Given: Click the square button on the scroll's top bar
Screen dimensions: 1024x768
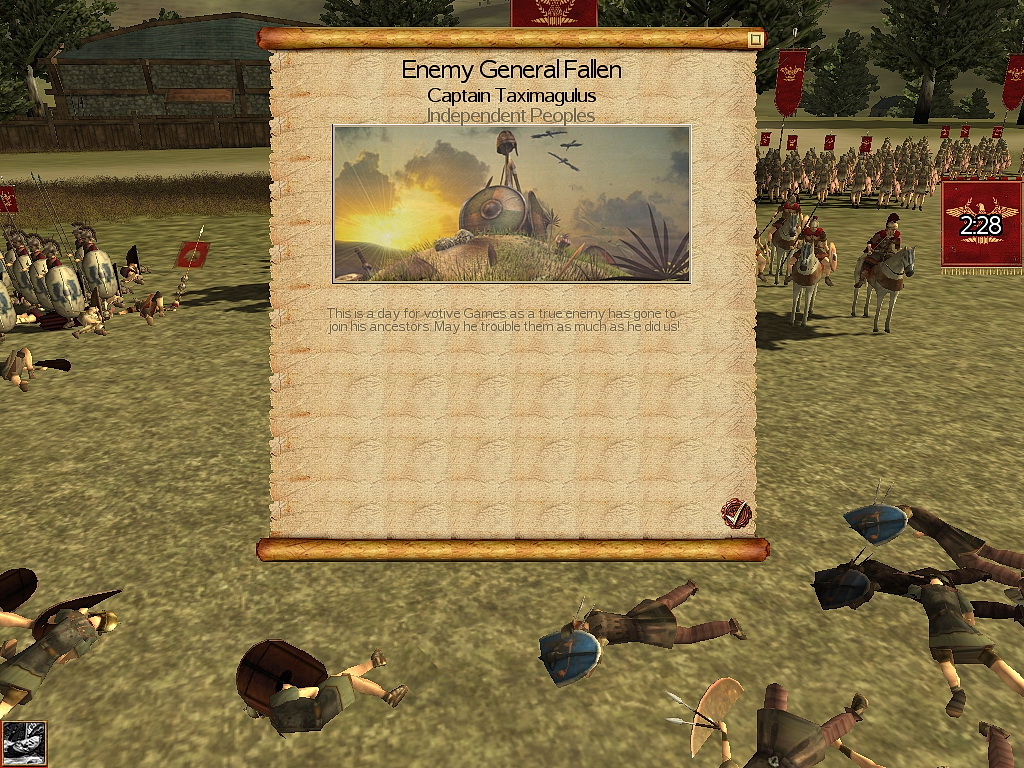Looking at the screenshot, I should (756, 39).
